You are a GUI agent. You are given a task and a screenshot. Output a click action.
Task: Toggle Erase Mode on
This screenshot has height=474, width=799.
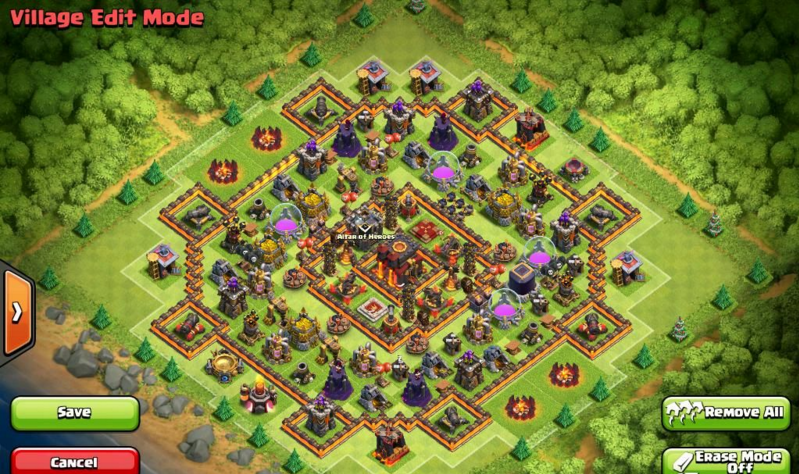click(725, 461)
